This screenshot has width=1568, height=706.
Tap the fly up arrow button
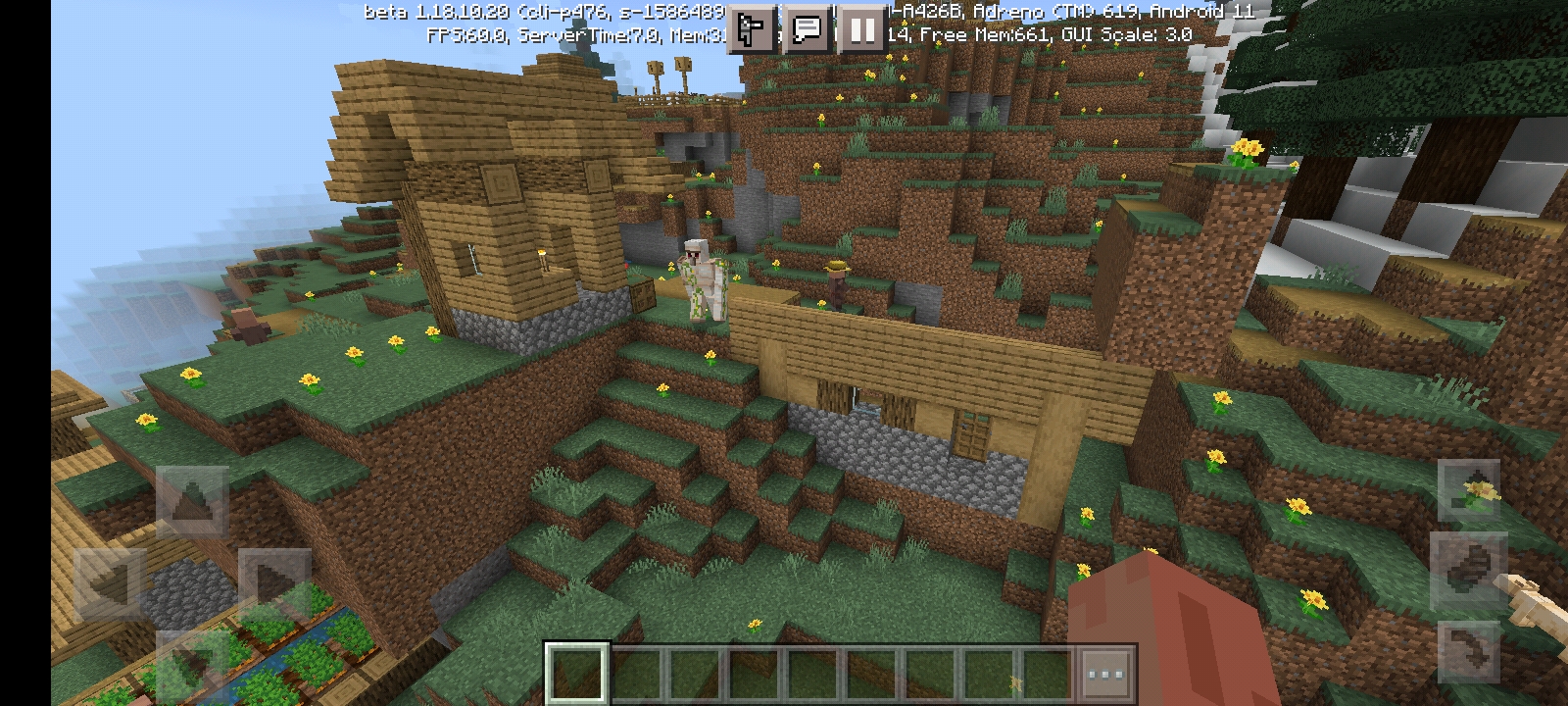[1468, 491]
